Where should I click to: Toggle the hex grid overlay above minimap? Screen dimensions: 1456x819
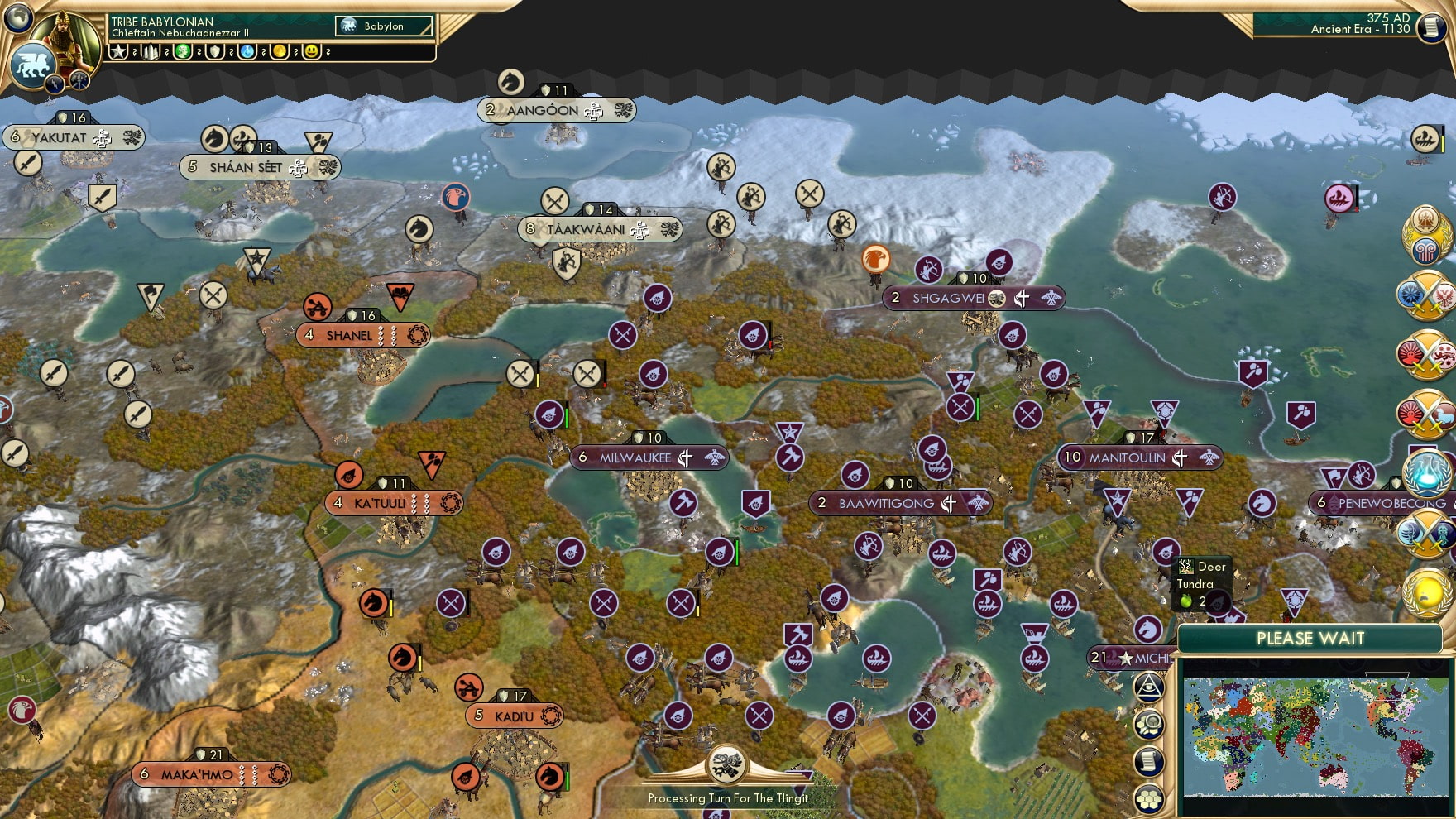pyautogui.click(x=1150, y=798)
